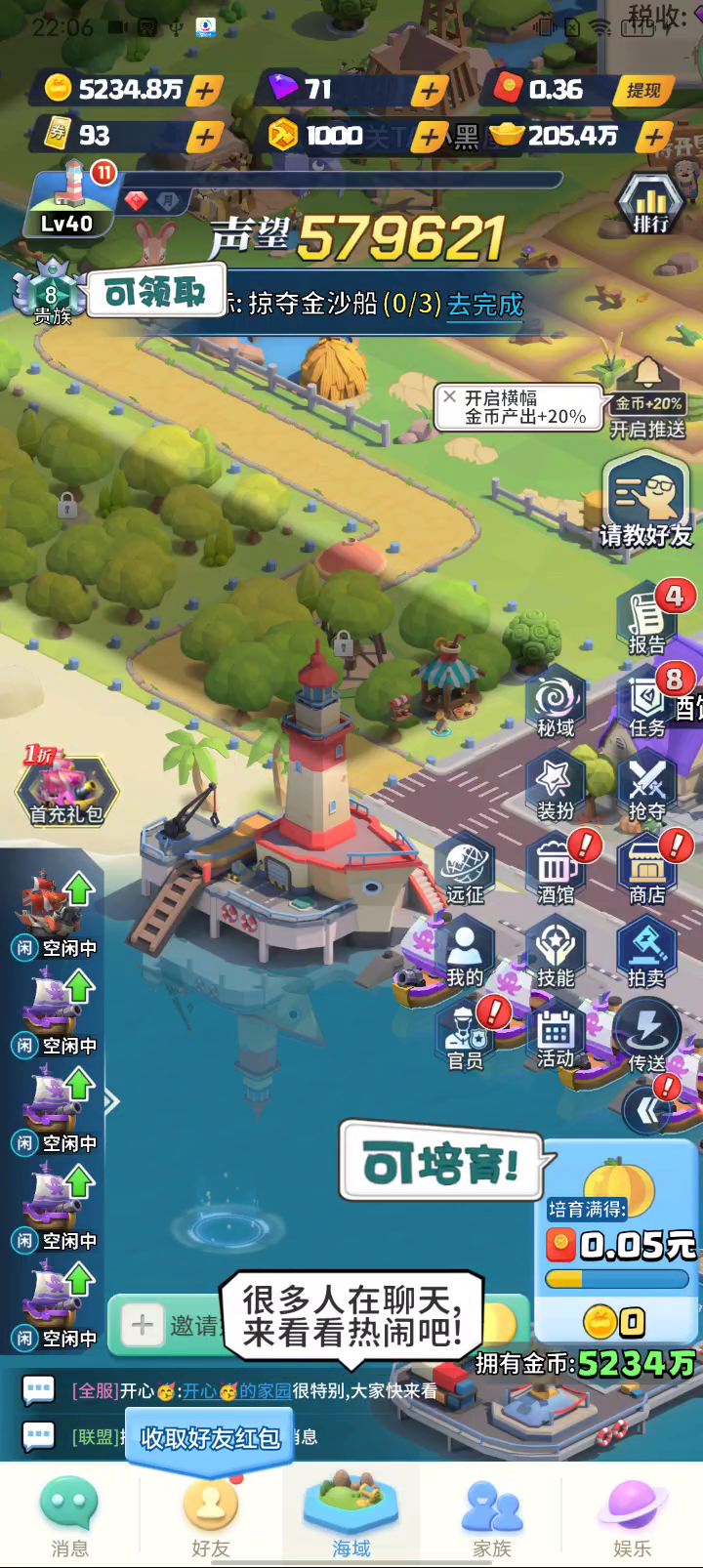Open the 任务 task list
Image resolution: width=703 pixels, height=1568 pixels.
pos(646,703)
